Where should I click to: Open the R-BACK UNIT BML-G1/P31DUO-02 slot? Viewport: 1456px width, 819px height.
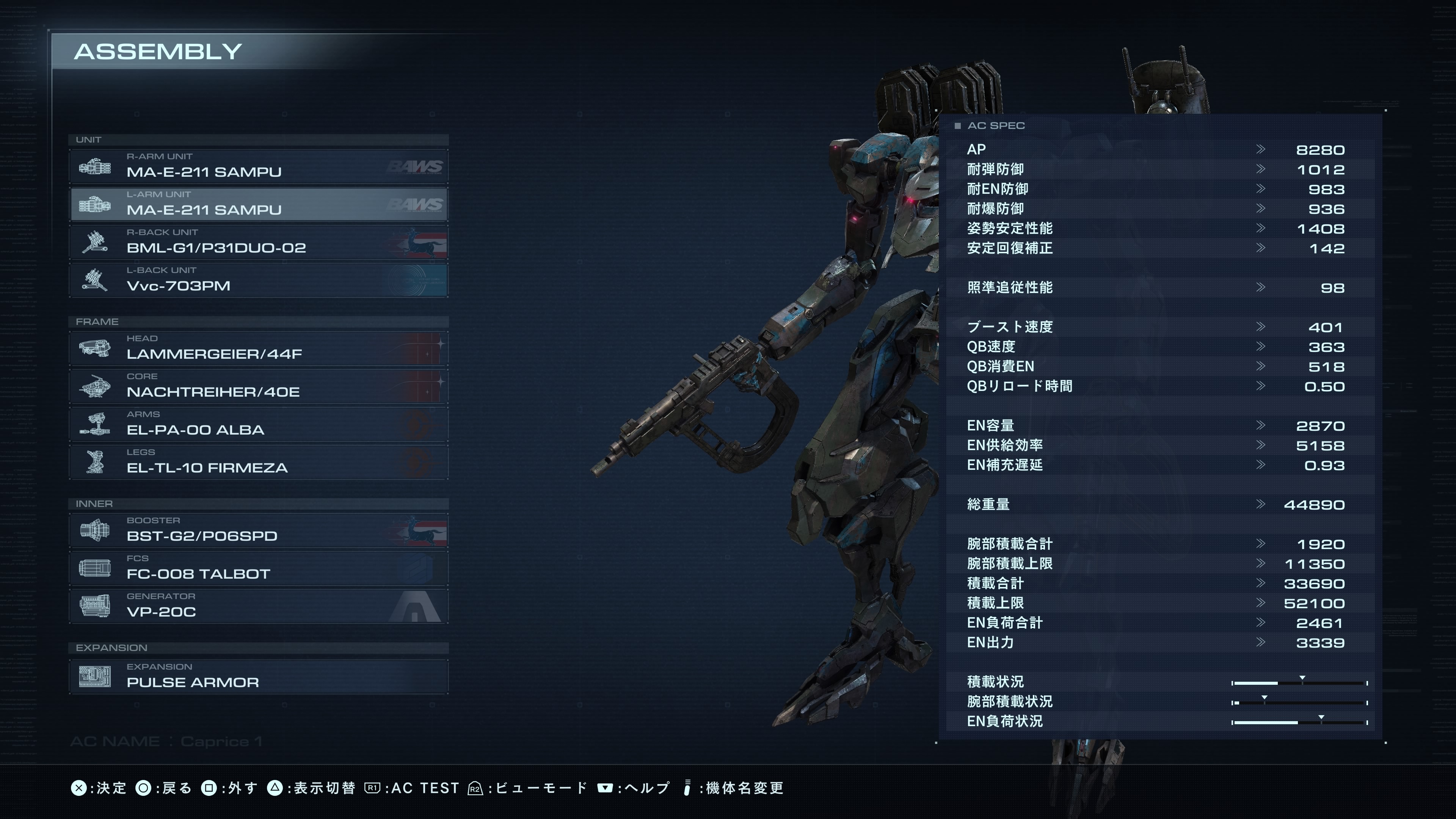click(258, 242)
